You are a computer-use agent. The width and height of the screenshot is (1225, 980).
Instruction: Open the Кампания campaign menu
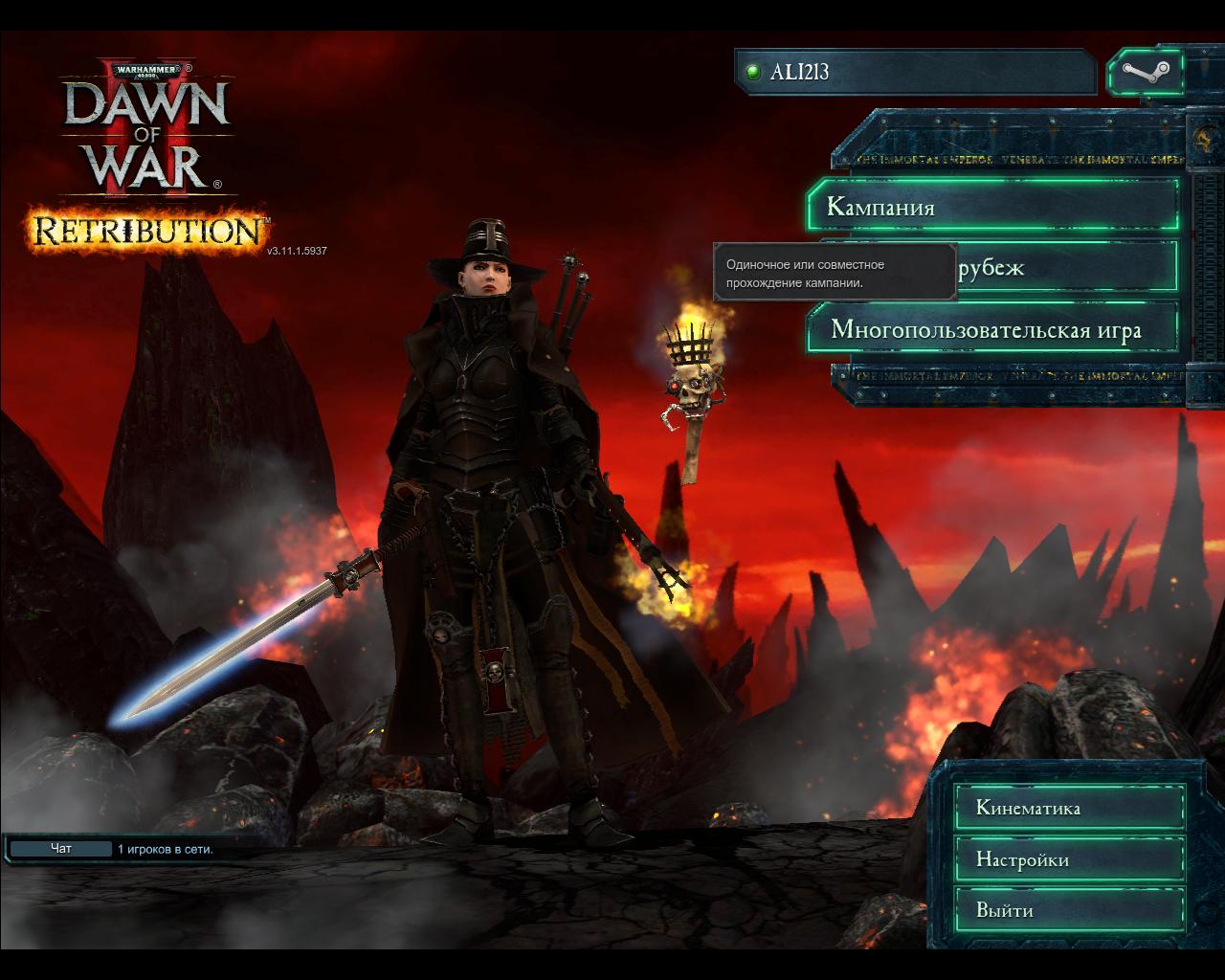tap(991, 206)
